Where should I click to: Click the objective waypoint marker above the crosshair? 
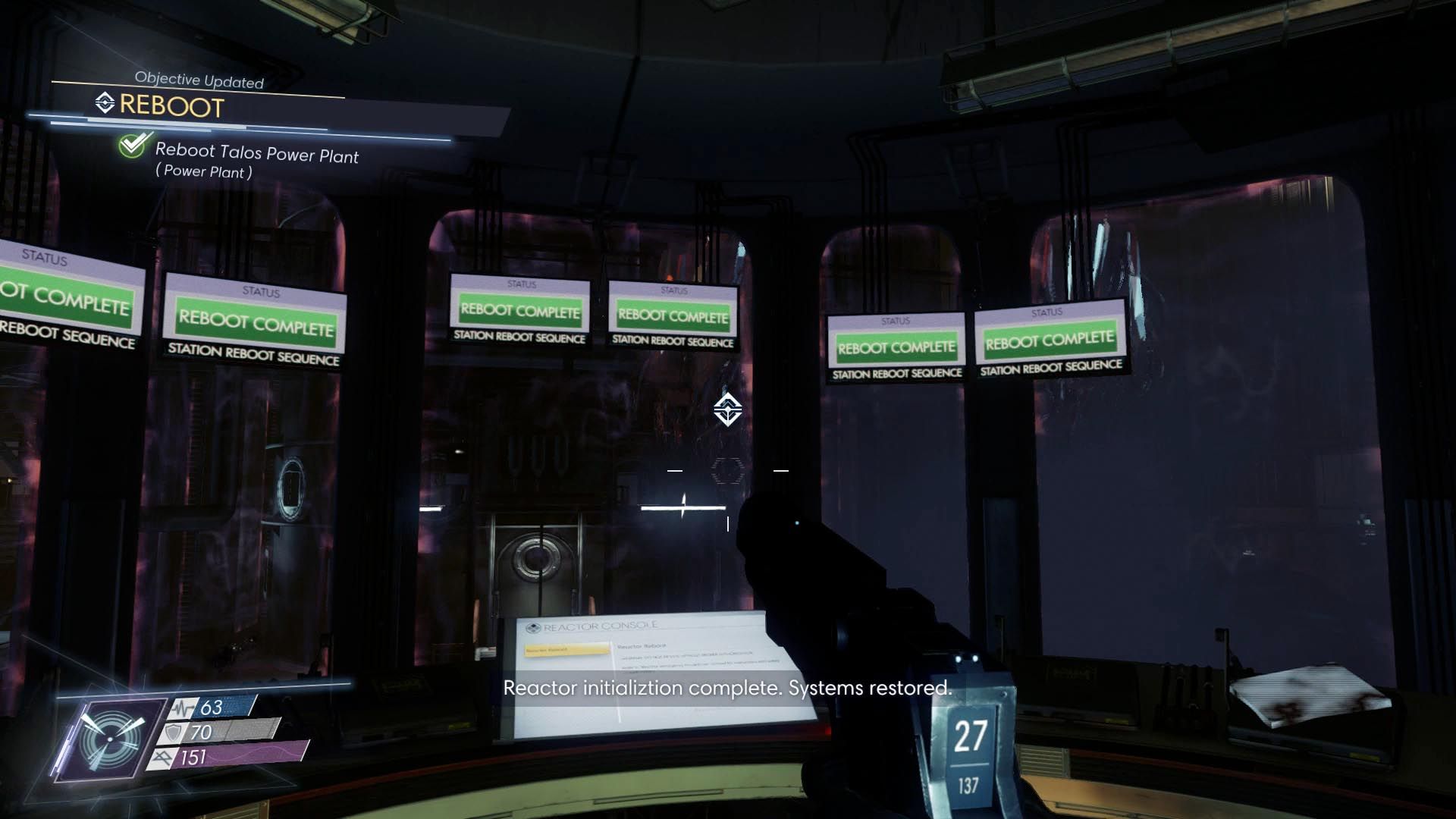(726, 411)
